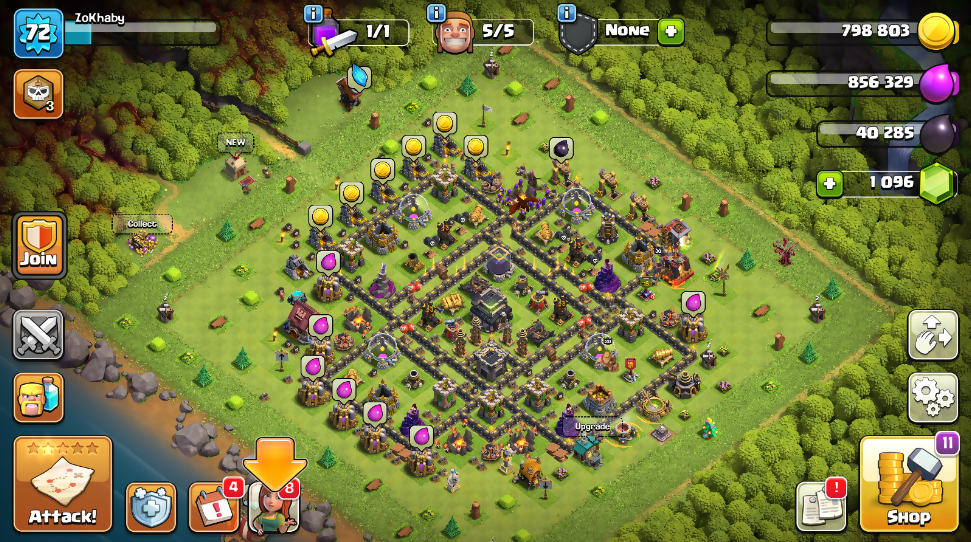Click the blue shield icon near Attack
The height and width of the screenshot is (542, 971).
point(151,507)
